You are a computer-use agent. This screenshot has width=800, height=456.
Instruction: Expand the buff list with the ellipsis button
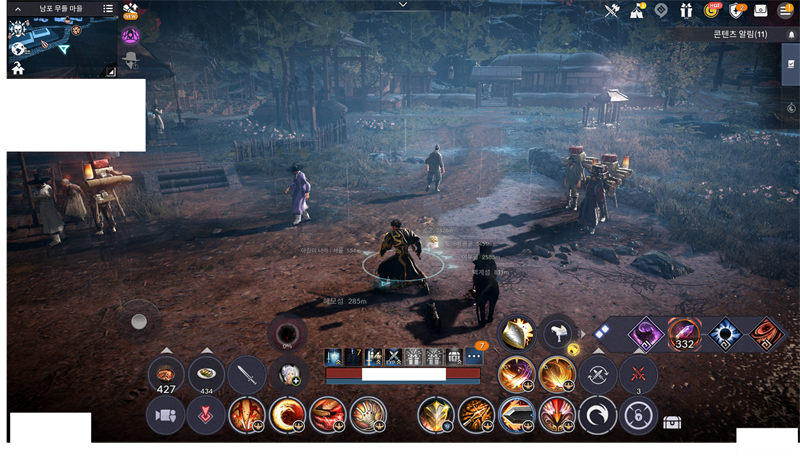476,357
